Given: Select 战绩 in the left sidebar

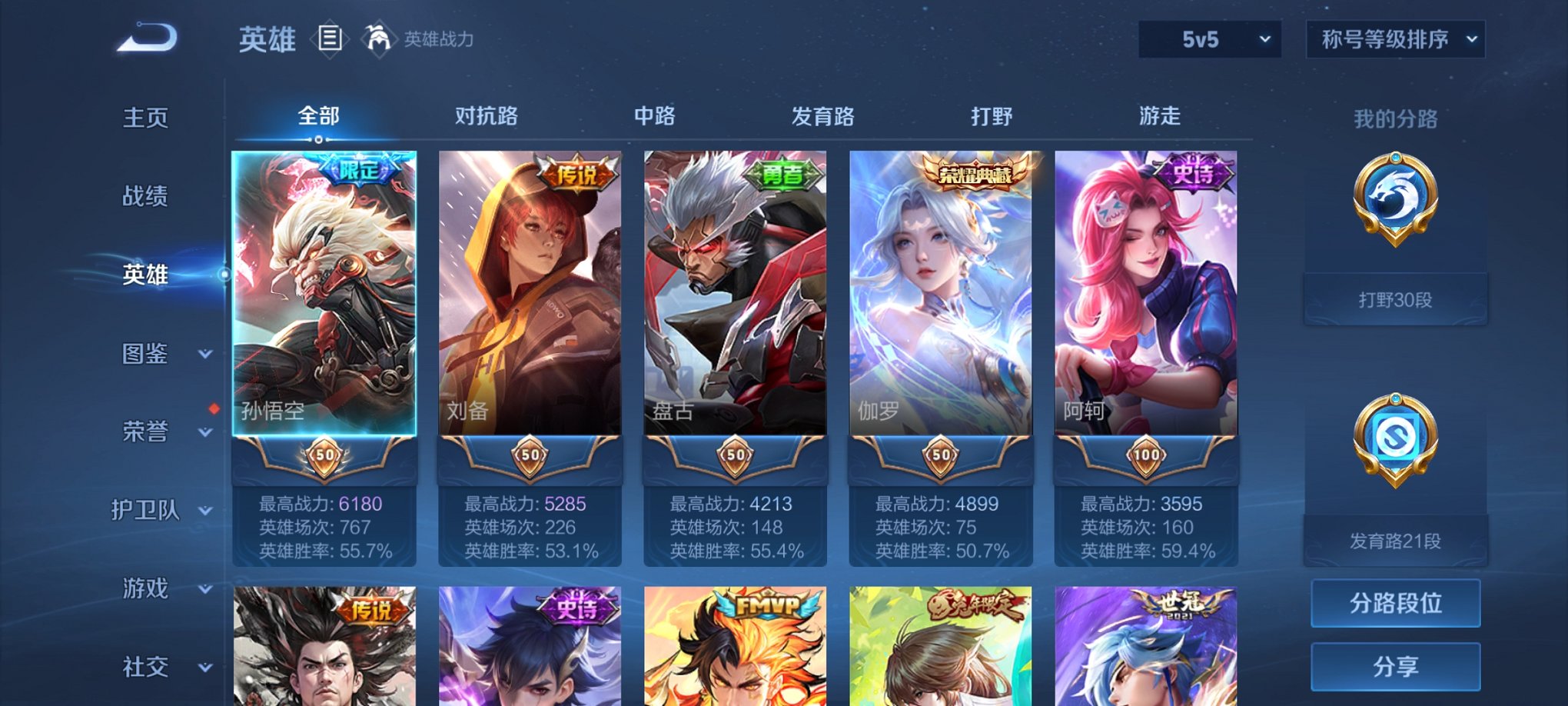Looking at the screenshot, I should (146, 198).
